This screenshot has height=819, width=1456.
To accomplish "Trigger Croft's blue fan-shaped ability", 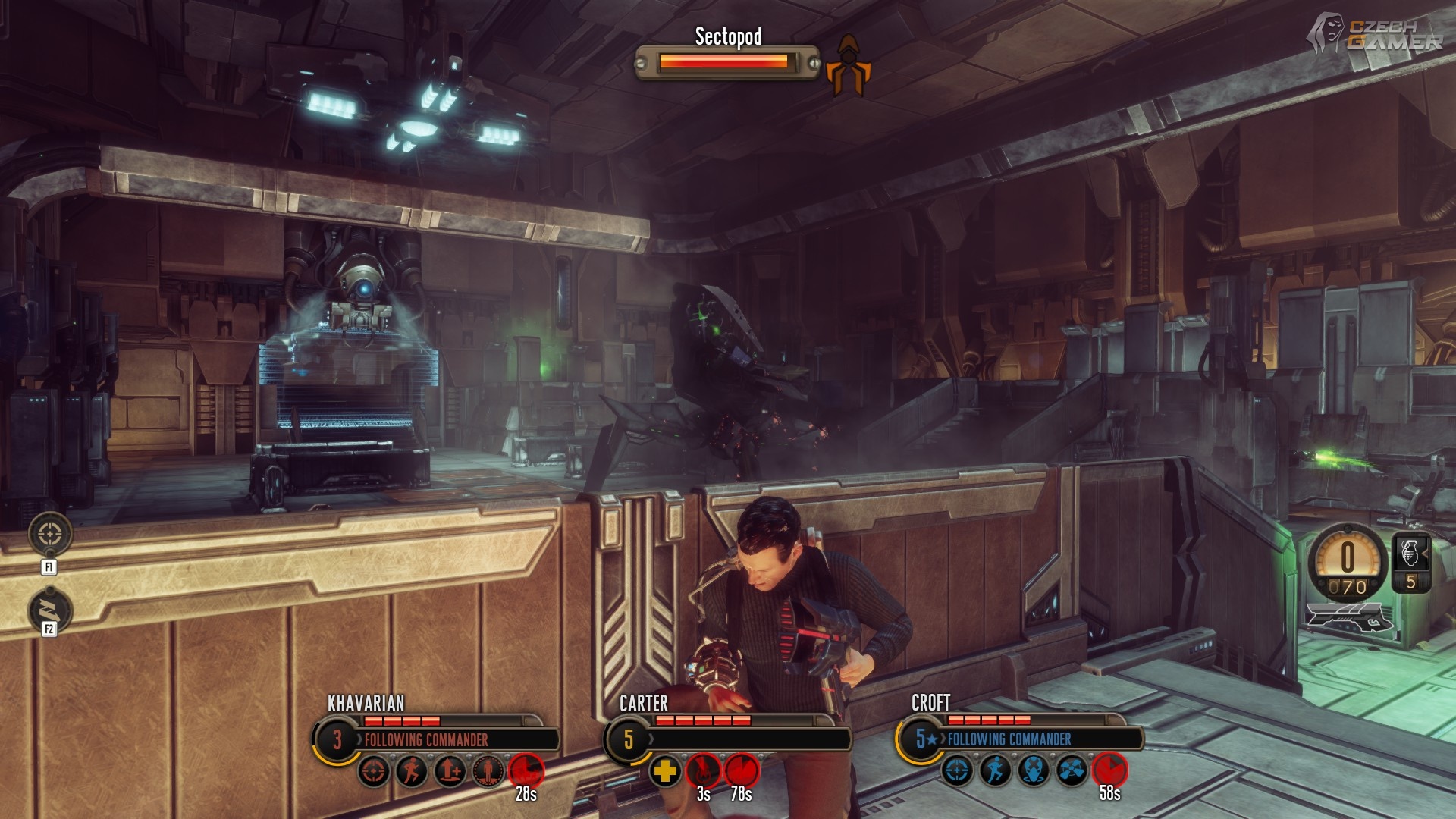I will pos(1072,771).
